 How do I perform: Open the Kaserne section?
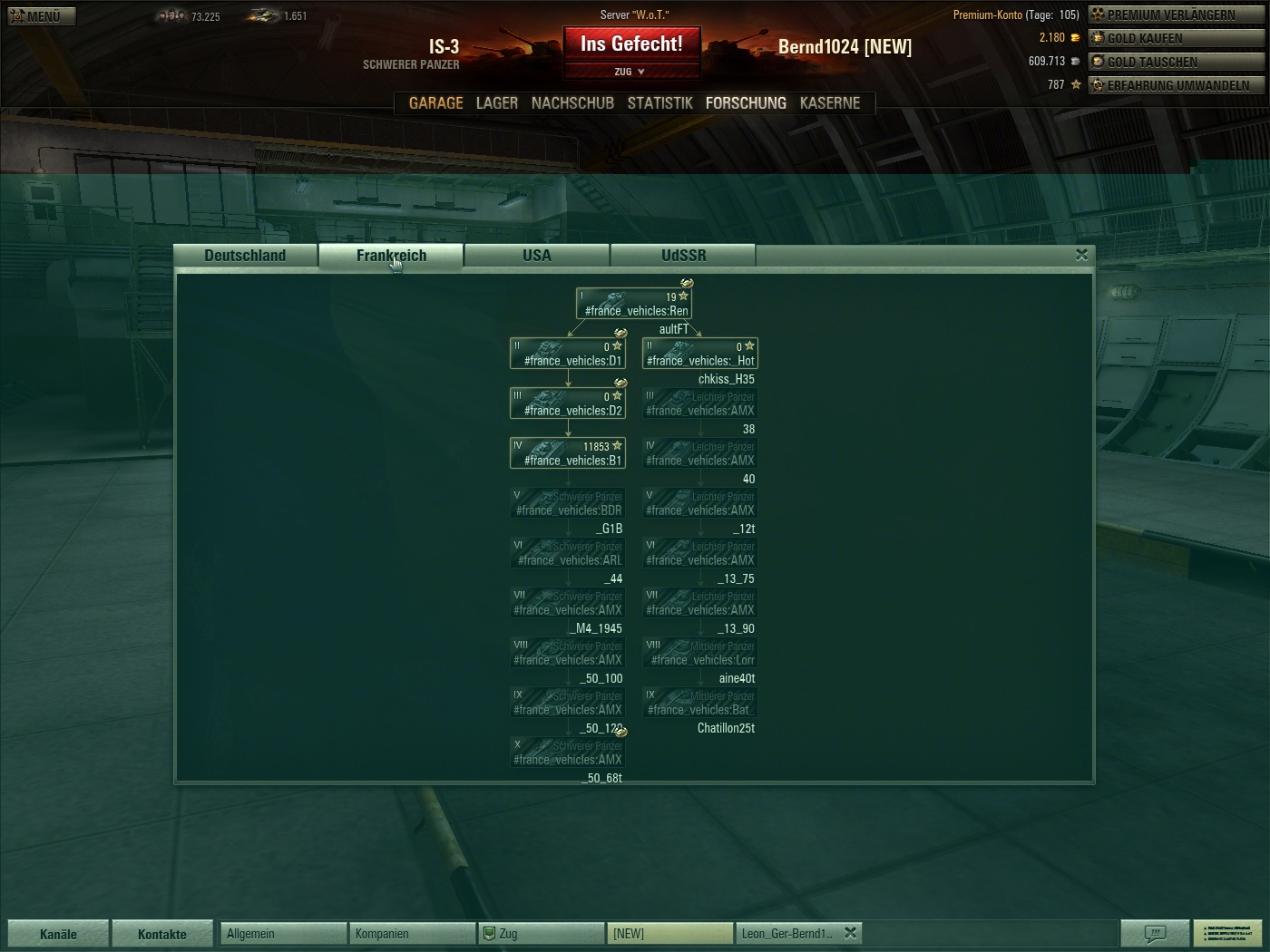[829, 103]
